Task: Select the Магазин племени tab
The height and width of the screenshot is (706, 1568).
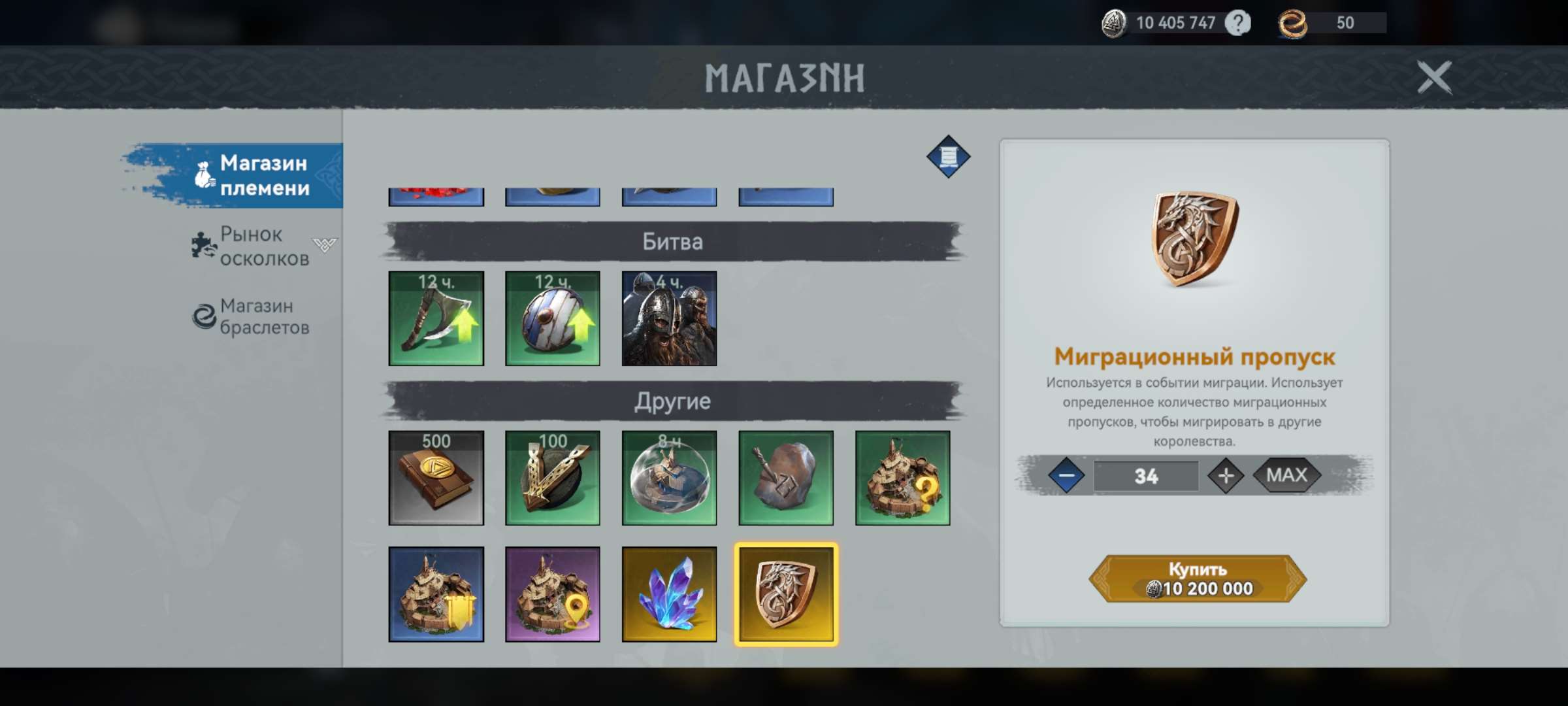Action: (x=263, y=175)
